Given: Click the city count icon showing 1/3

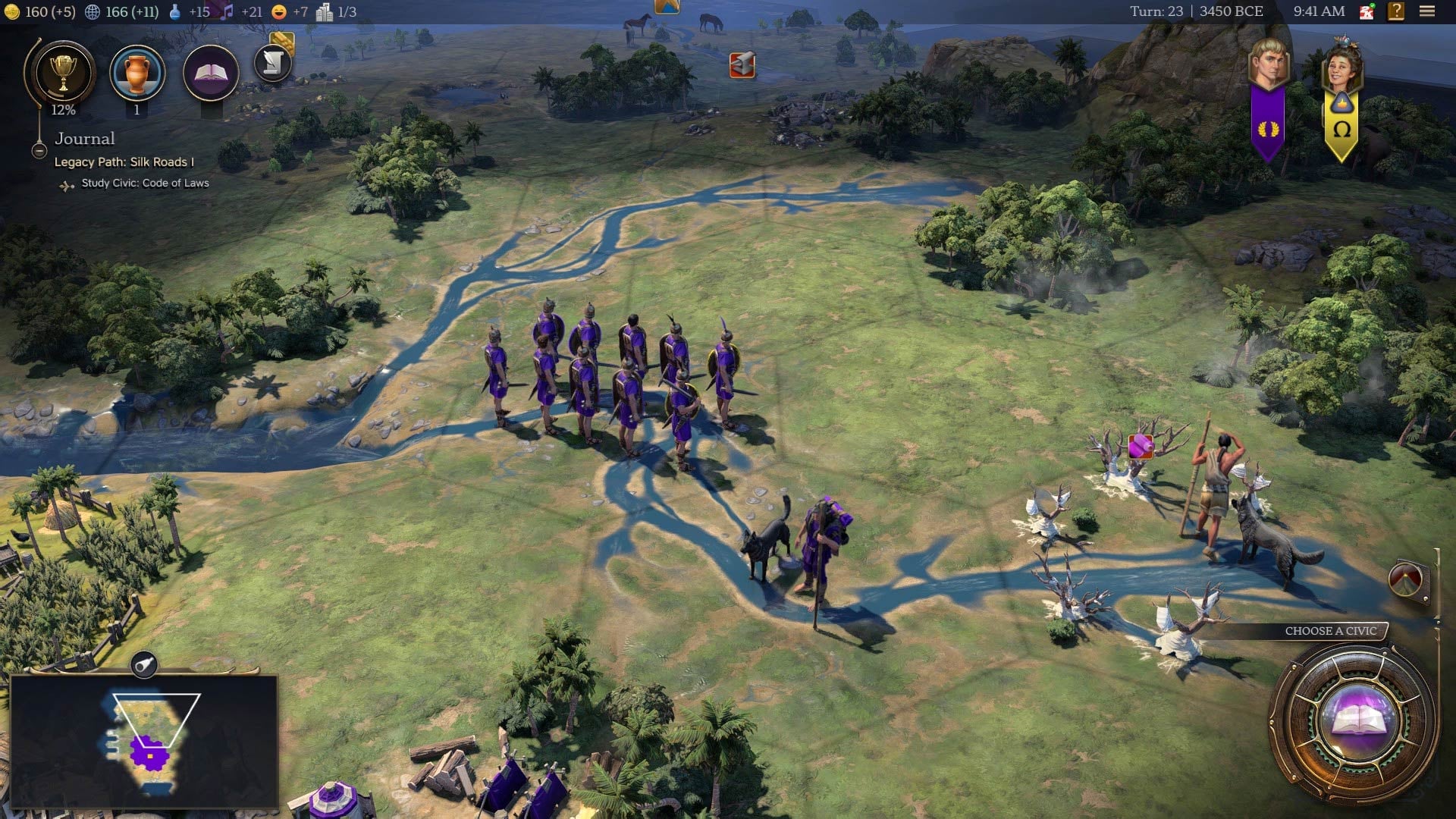Looking at the screenshot, I should coord(325,12).
